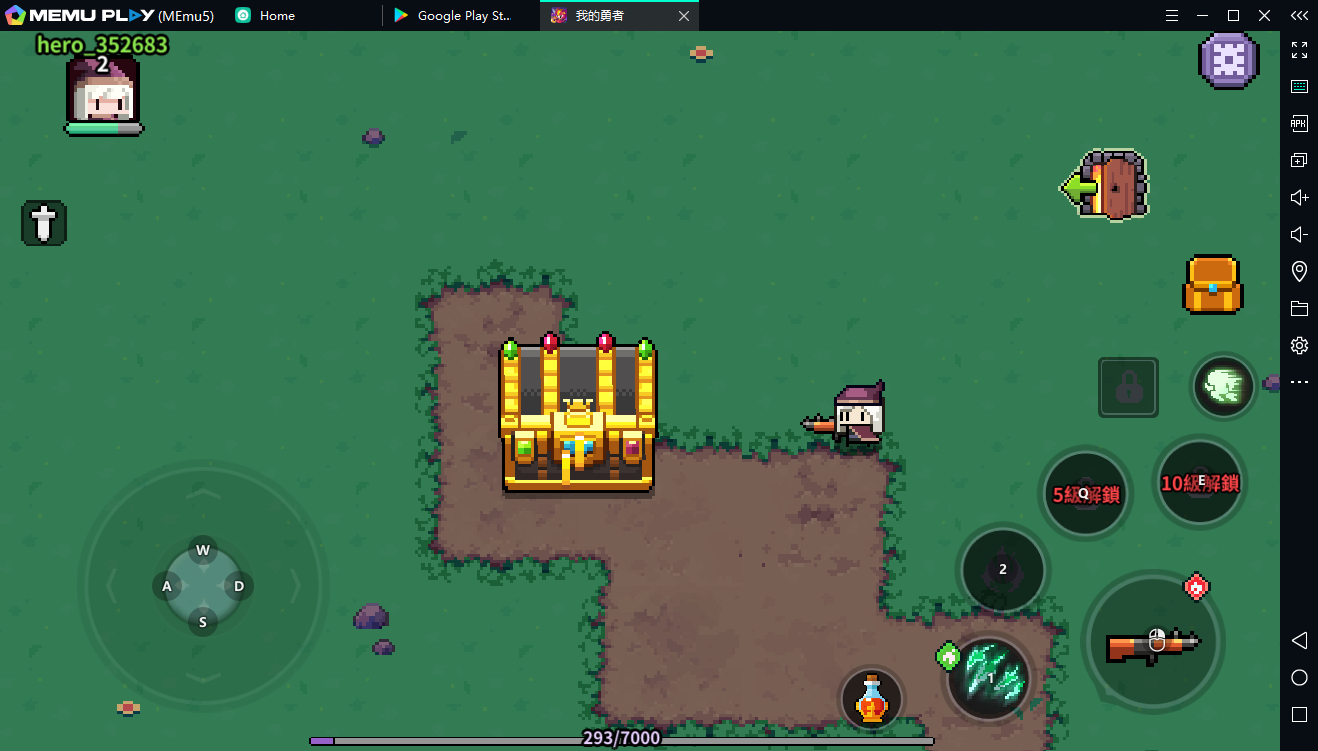The image size is (1318, 751).
Task: Exit through the wooden door button
Action: (x=1109, y=186)
